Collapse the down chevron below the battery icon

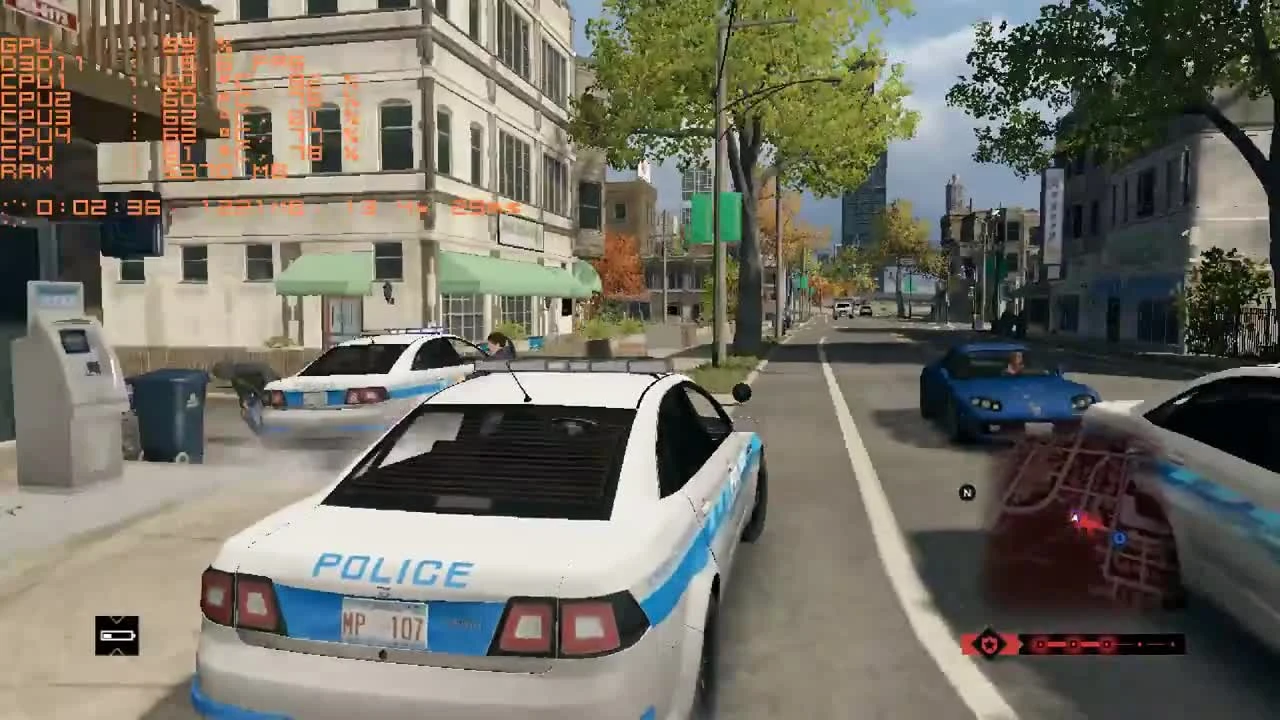pyautogui.click(x=117, y=652)
